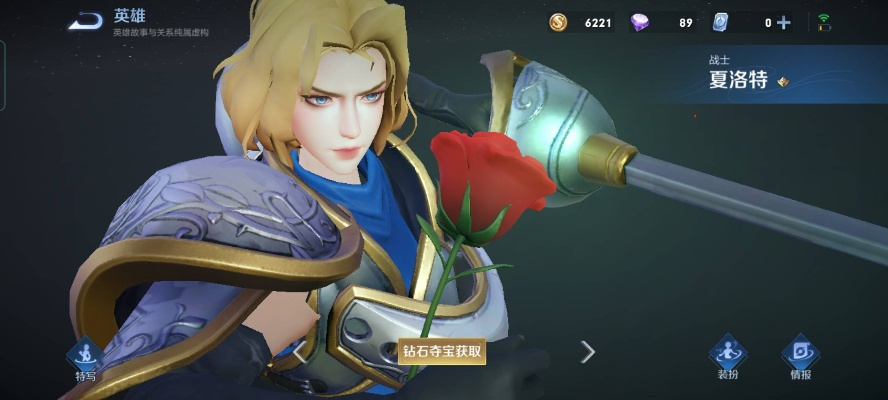Click the purple diamond currency icon
This screenshot has width=888, height=400.
pyautogui.click(x=640, y=22)
